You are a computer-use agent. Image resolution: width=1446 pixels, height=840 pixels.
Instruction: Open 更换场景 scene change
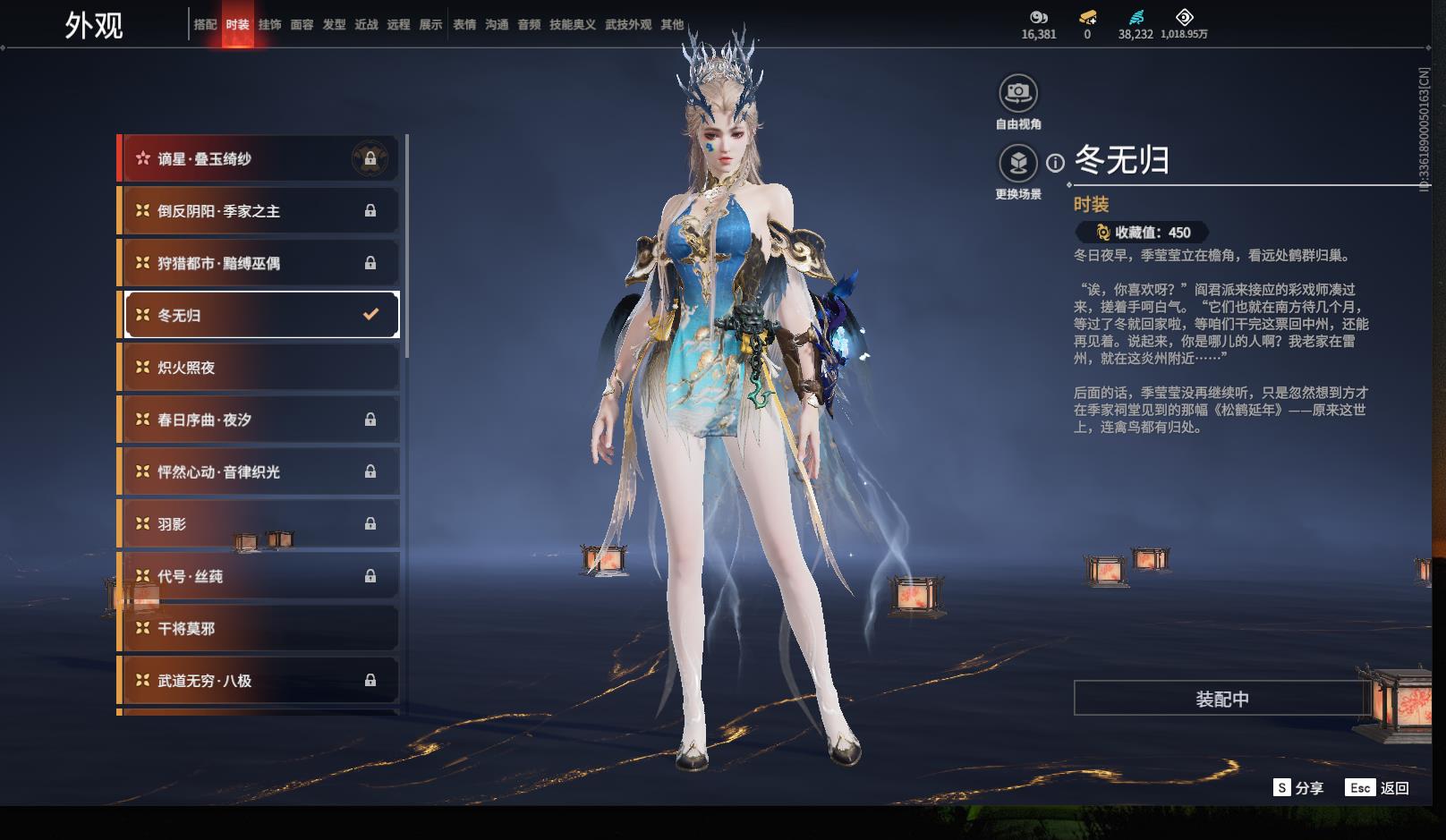pyautogui.click(x=1017, y=164)
